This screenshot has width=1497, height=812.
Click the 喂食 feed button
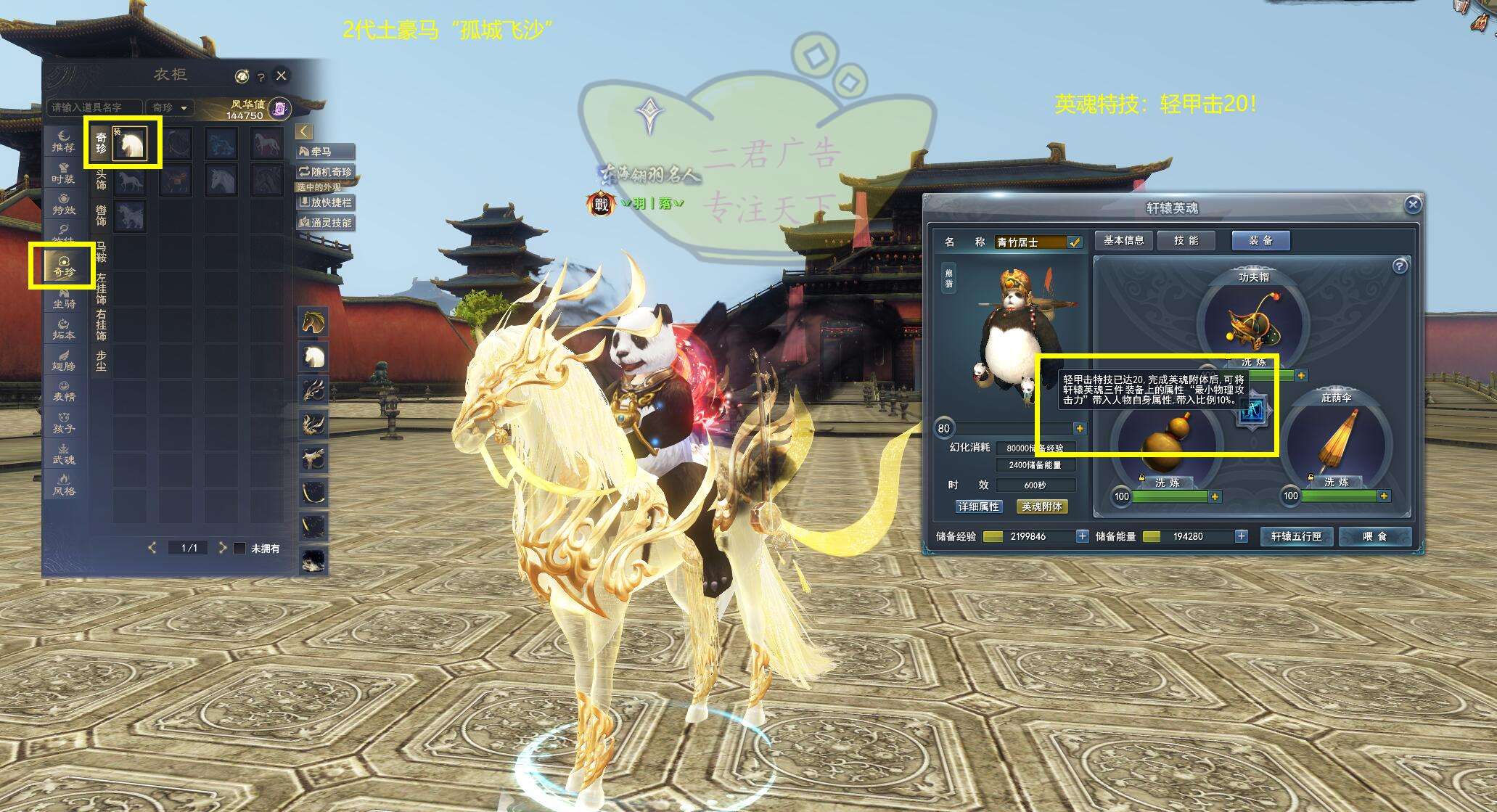click(x=1374, y=536)
